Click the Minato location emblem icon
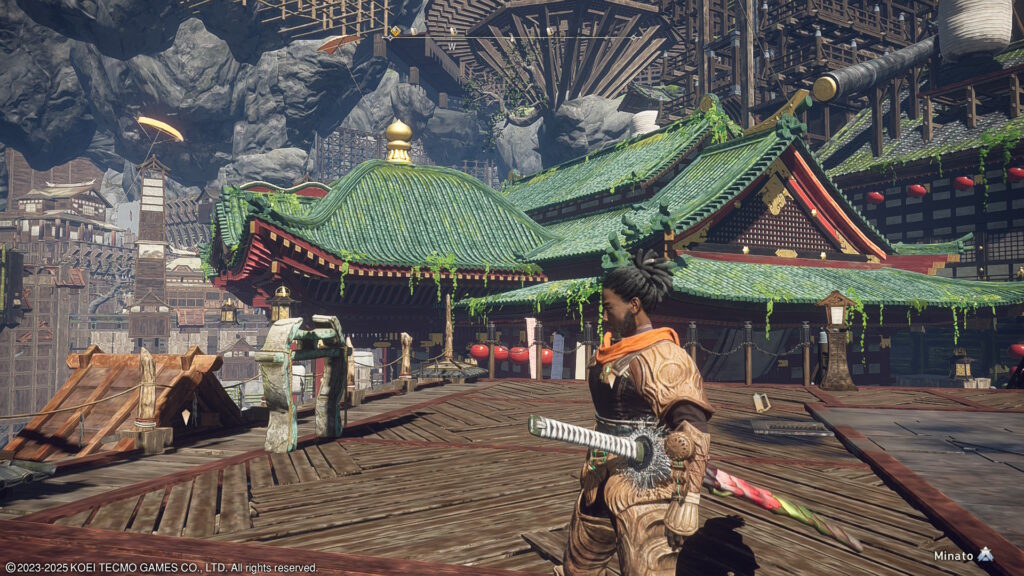 pos(986,554)
